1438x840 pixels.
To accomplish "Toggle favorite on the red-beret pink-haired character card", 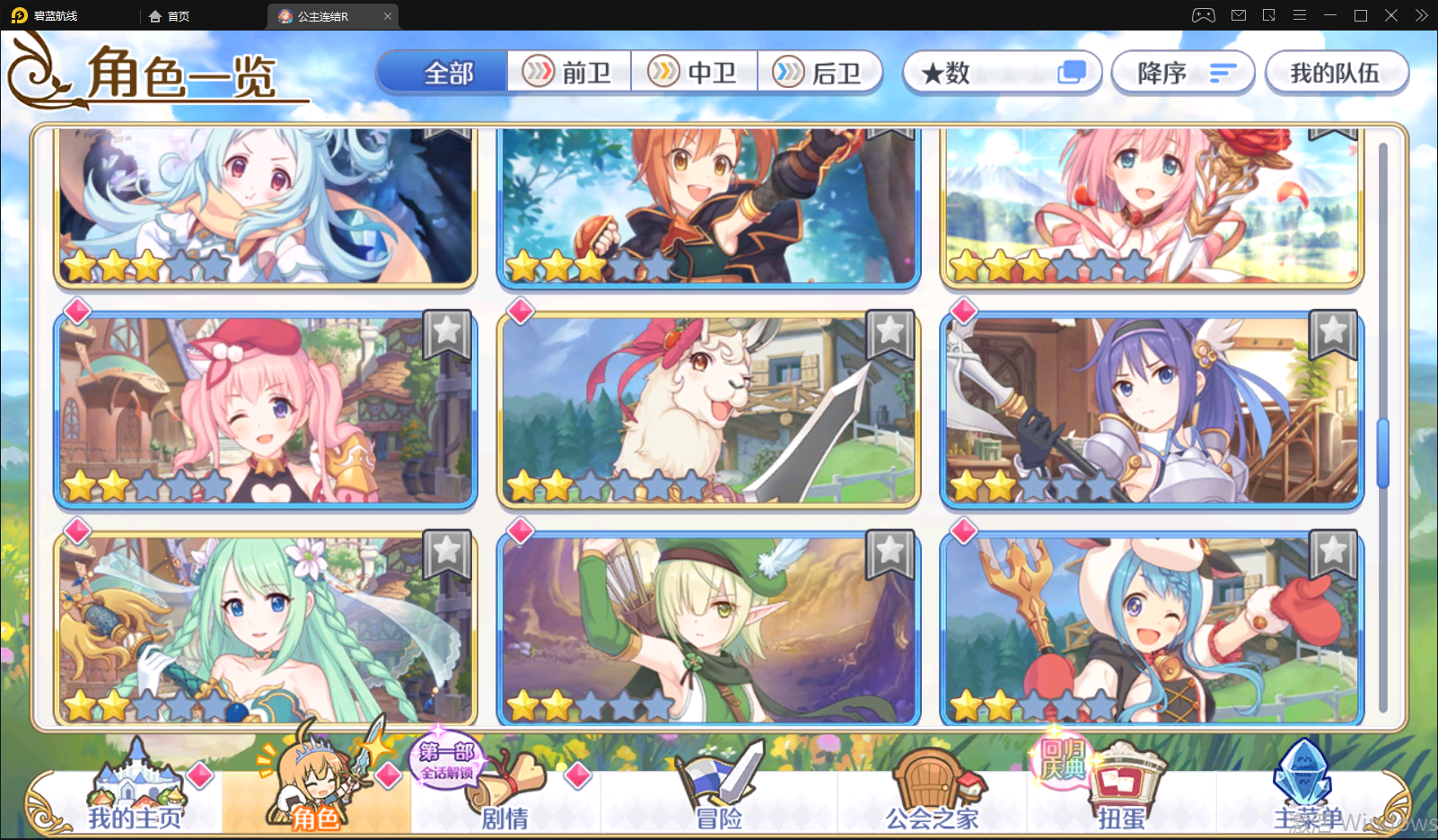I will (x=446, y=335).
